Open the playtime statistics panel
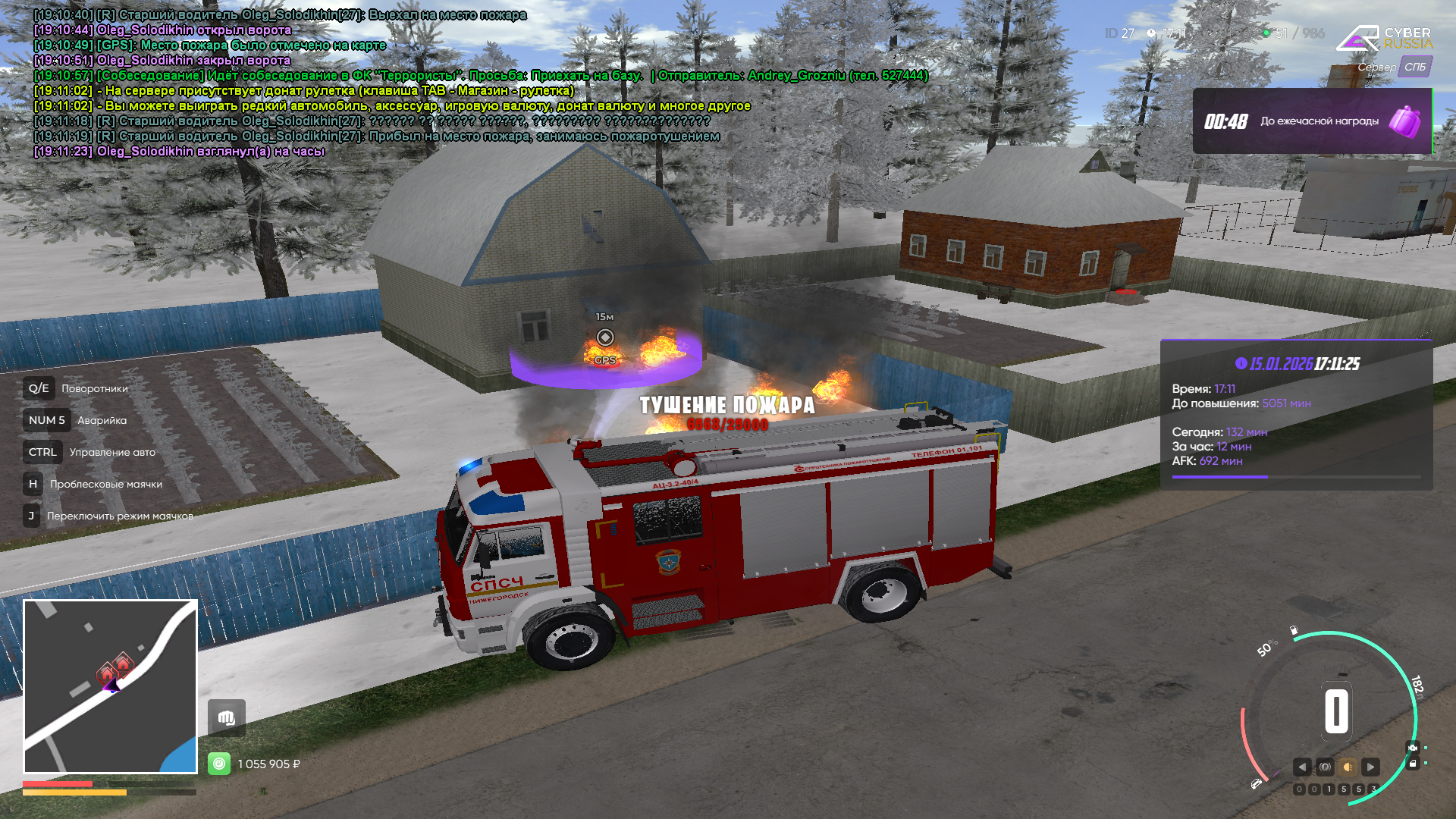Image resolution: width=1456 pixels, height=819 pixels. 1296,415
